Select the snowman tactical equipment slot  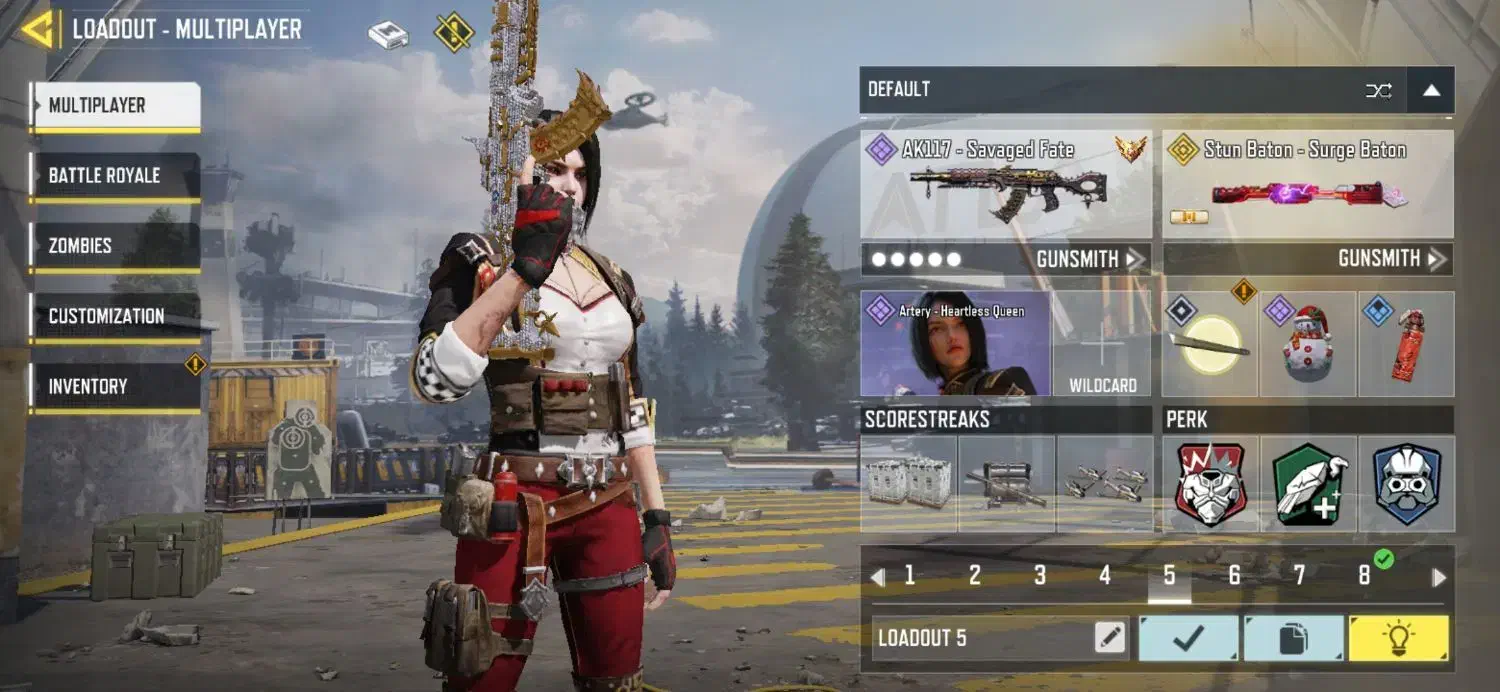coord(1307,343)
